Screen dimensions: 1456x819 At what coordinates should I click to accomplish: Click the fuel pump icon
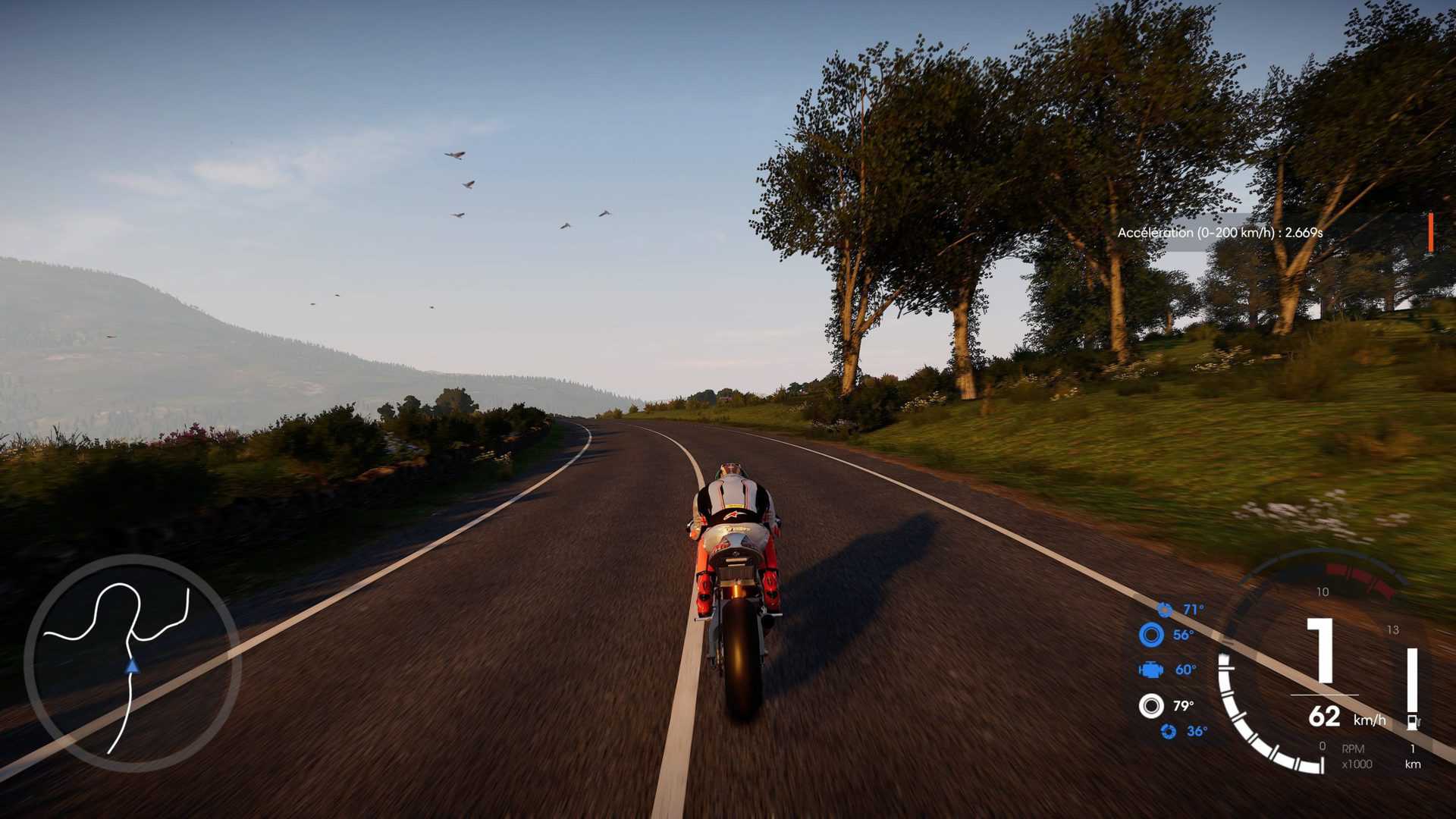coord(1413,721)
